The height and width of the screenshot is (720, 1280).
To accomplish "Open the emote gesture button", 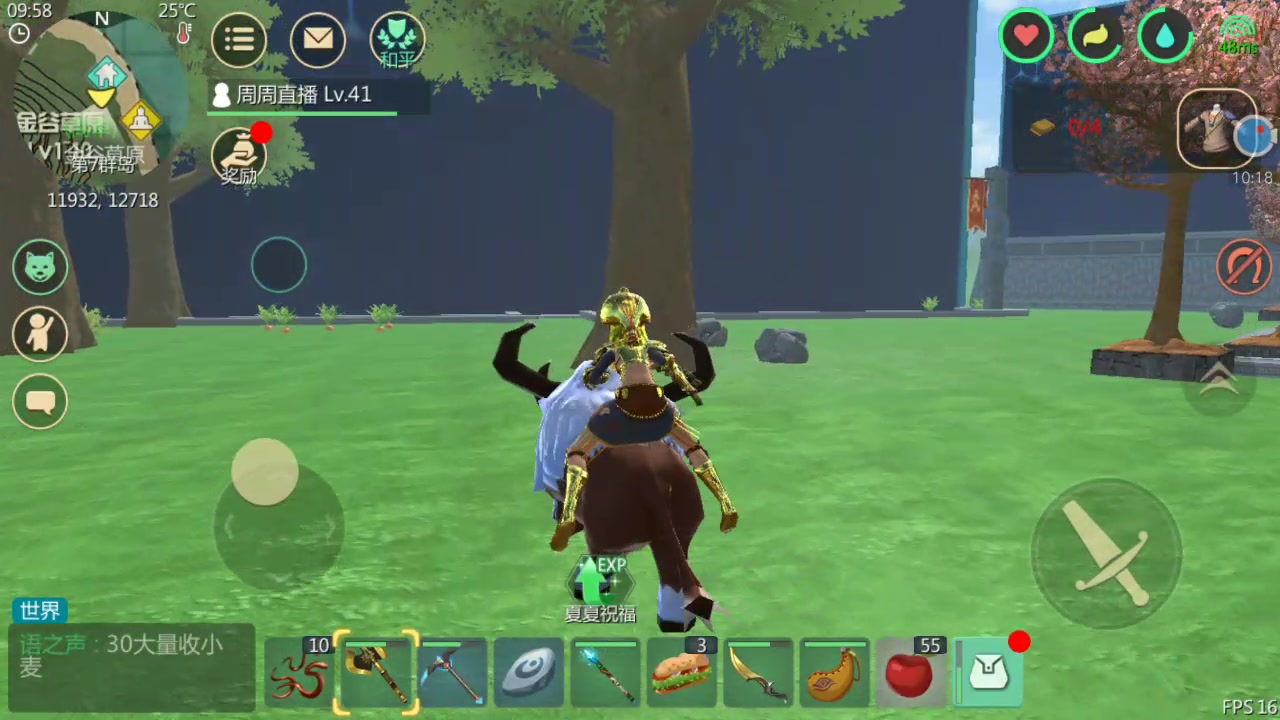I will [x=40, y=334].
